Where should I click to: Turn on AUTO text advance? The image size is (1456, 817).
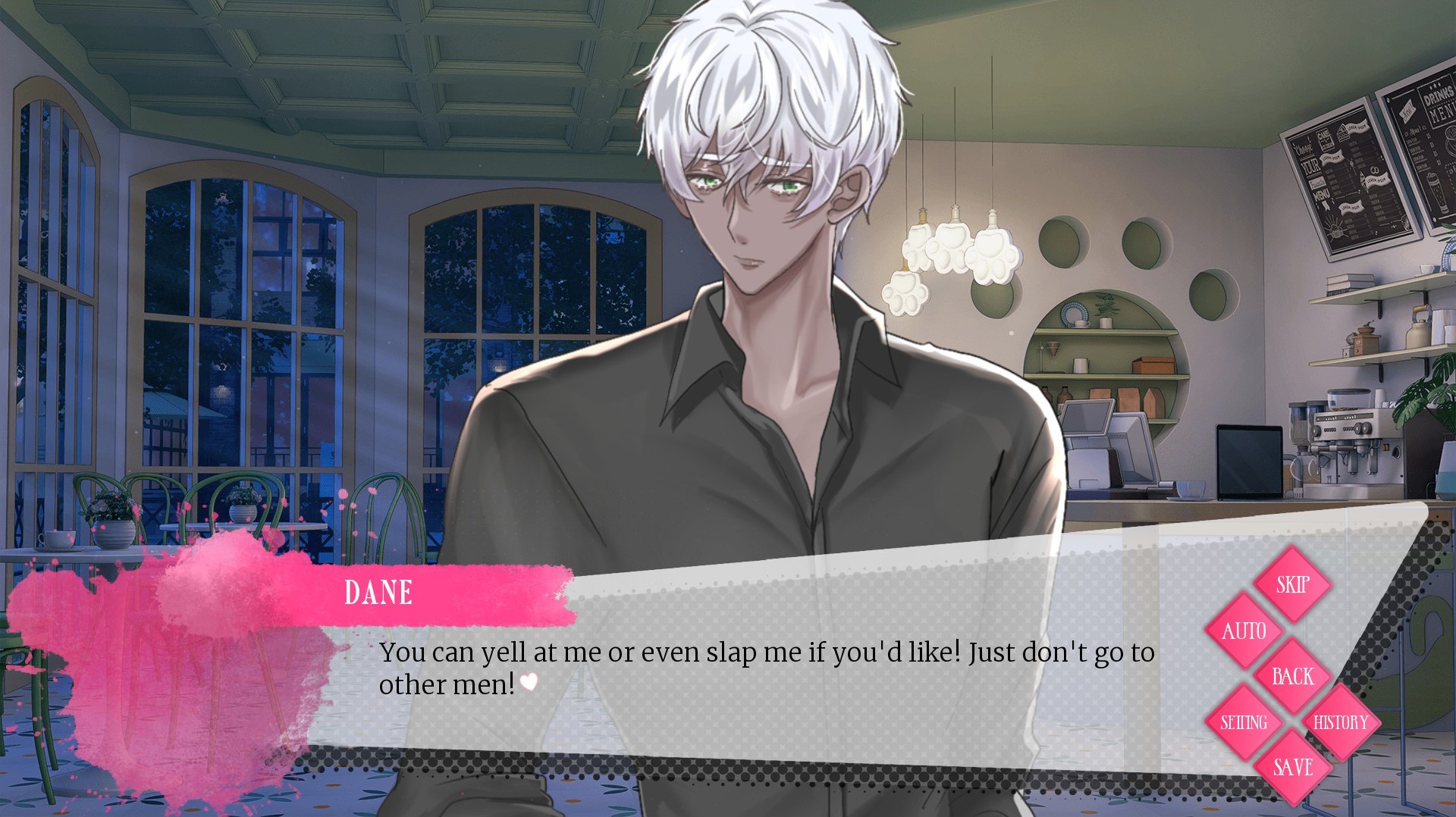pyautogui.click(x=1244, y=631)
